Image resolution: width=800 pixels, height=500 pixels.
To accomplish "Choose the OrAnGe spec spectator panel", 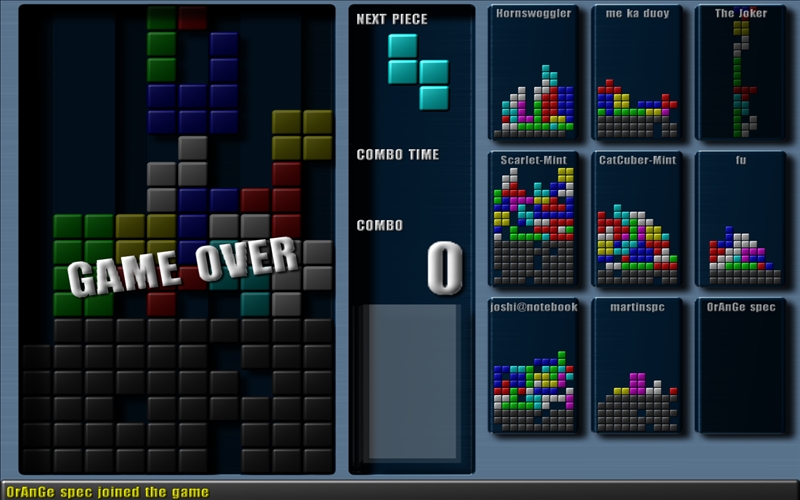I will tap(740, 366).
